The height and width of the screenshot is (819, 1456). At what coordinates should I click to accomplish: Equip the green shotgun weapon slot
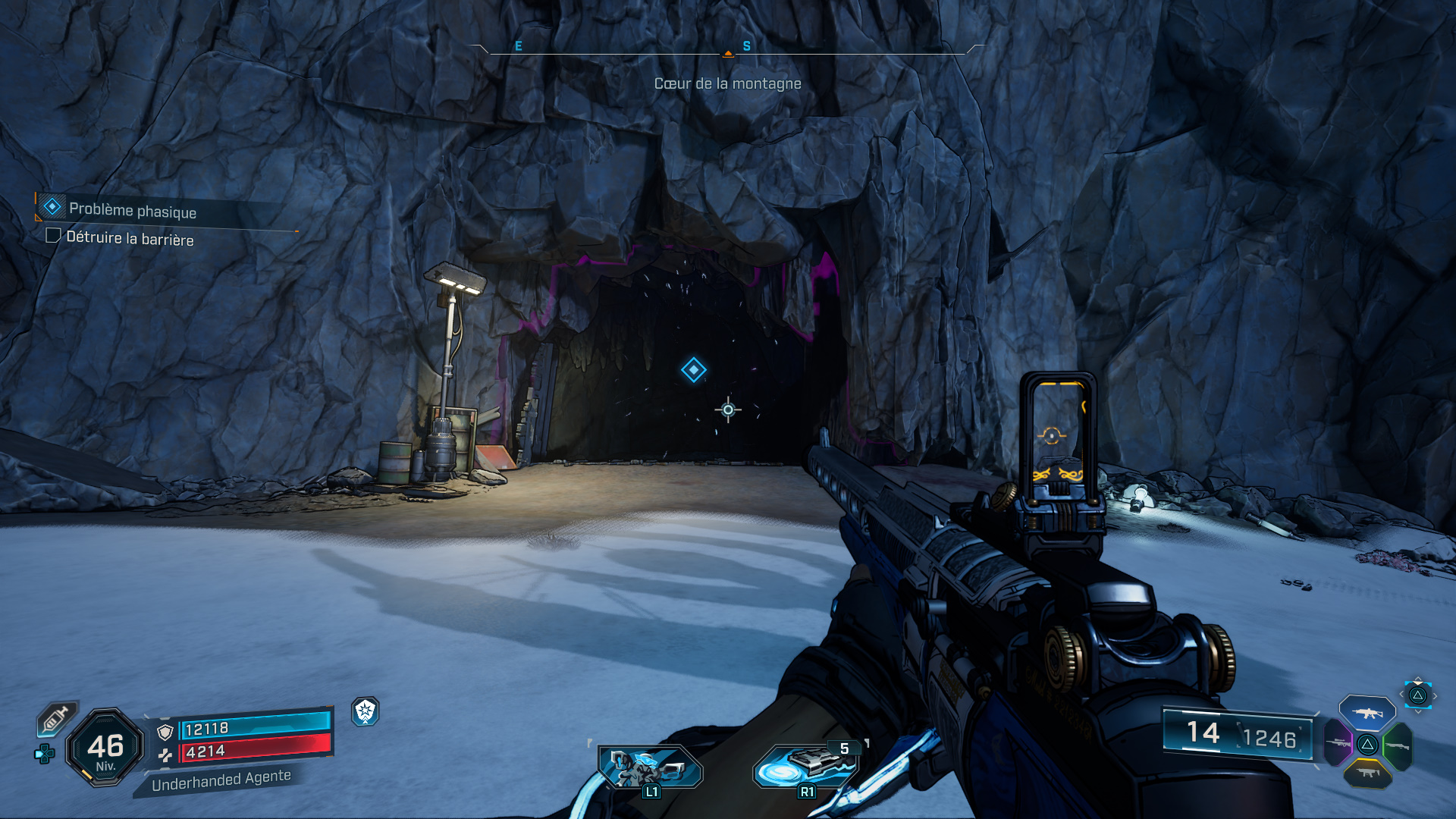[1397, 746]
